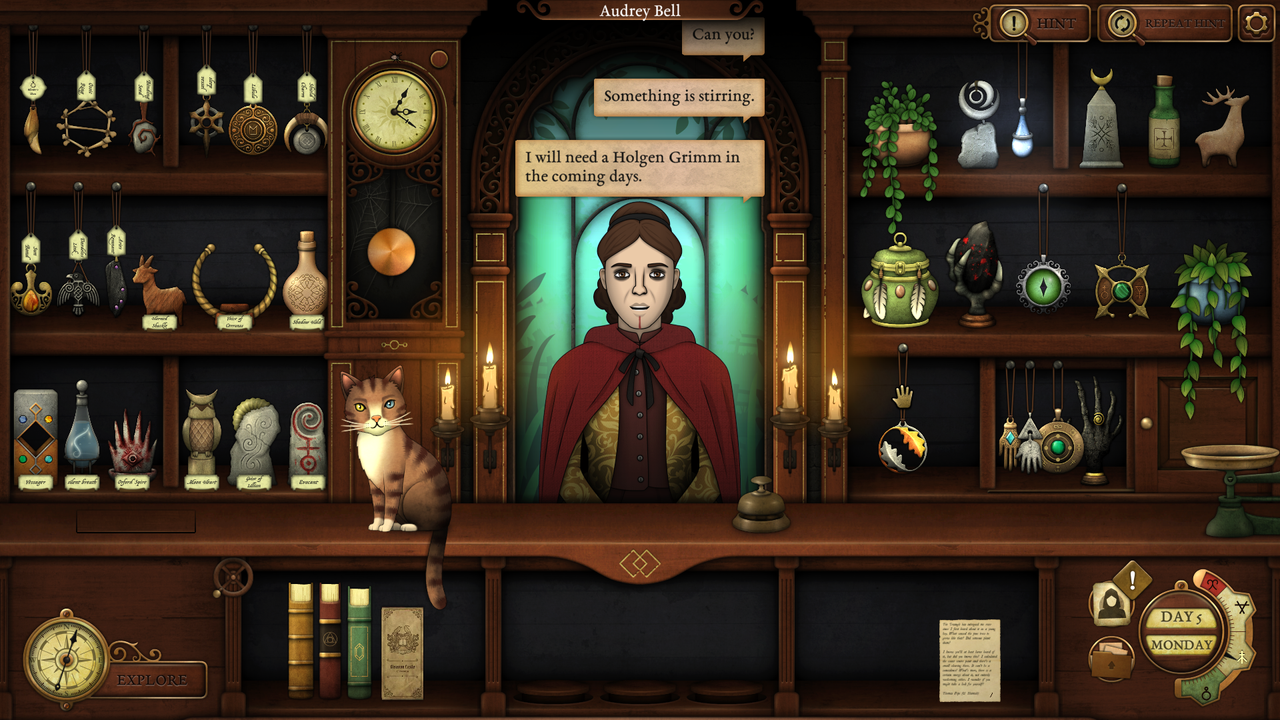The width and height of the screenshot is (1280, 720).
Task: Read the handwritten letter on the shelf
Action: pyautogui.click(x=969, y=659)
